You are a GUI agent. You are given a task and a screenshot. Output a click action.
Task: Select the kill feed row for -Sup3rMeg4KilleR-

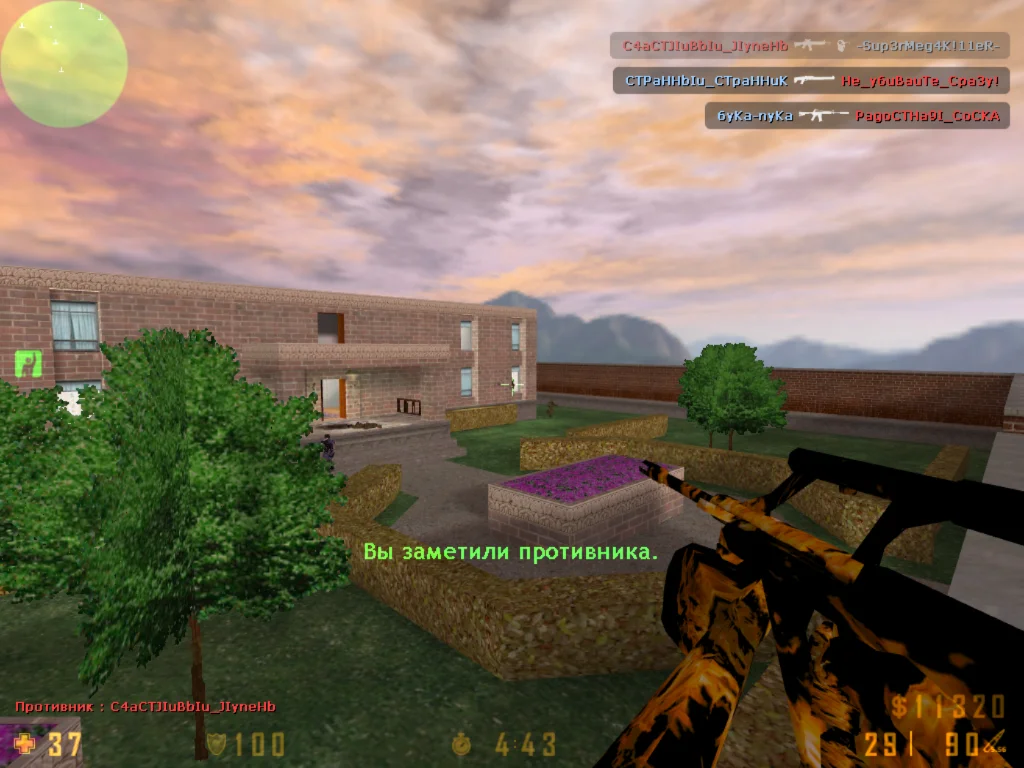tap(810, 46)
